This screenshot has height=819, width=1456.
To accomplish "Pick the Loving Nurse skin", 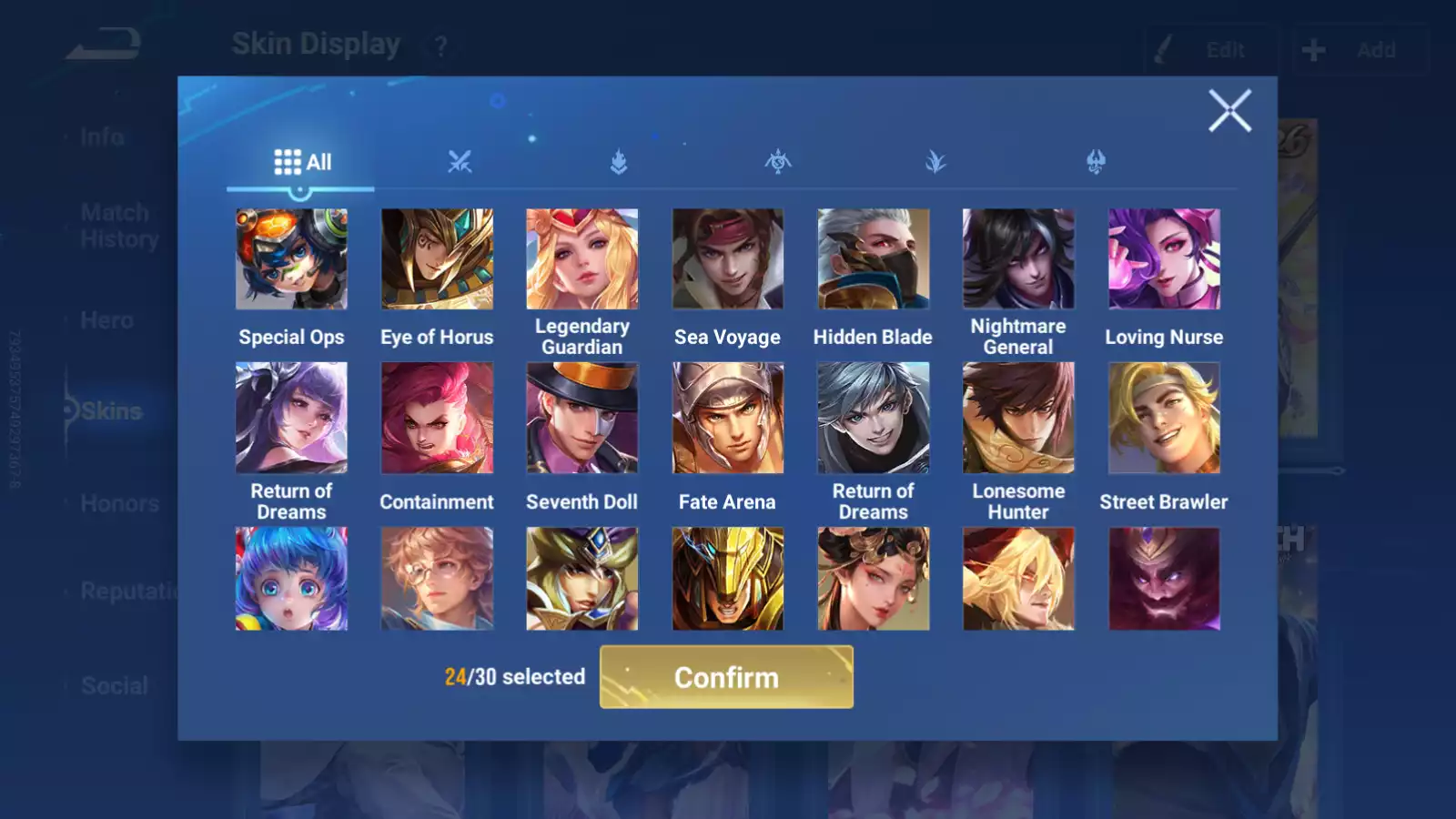I will point(1164,259).
